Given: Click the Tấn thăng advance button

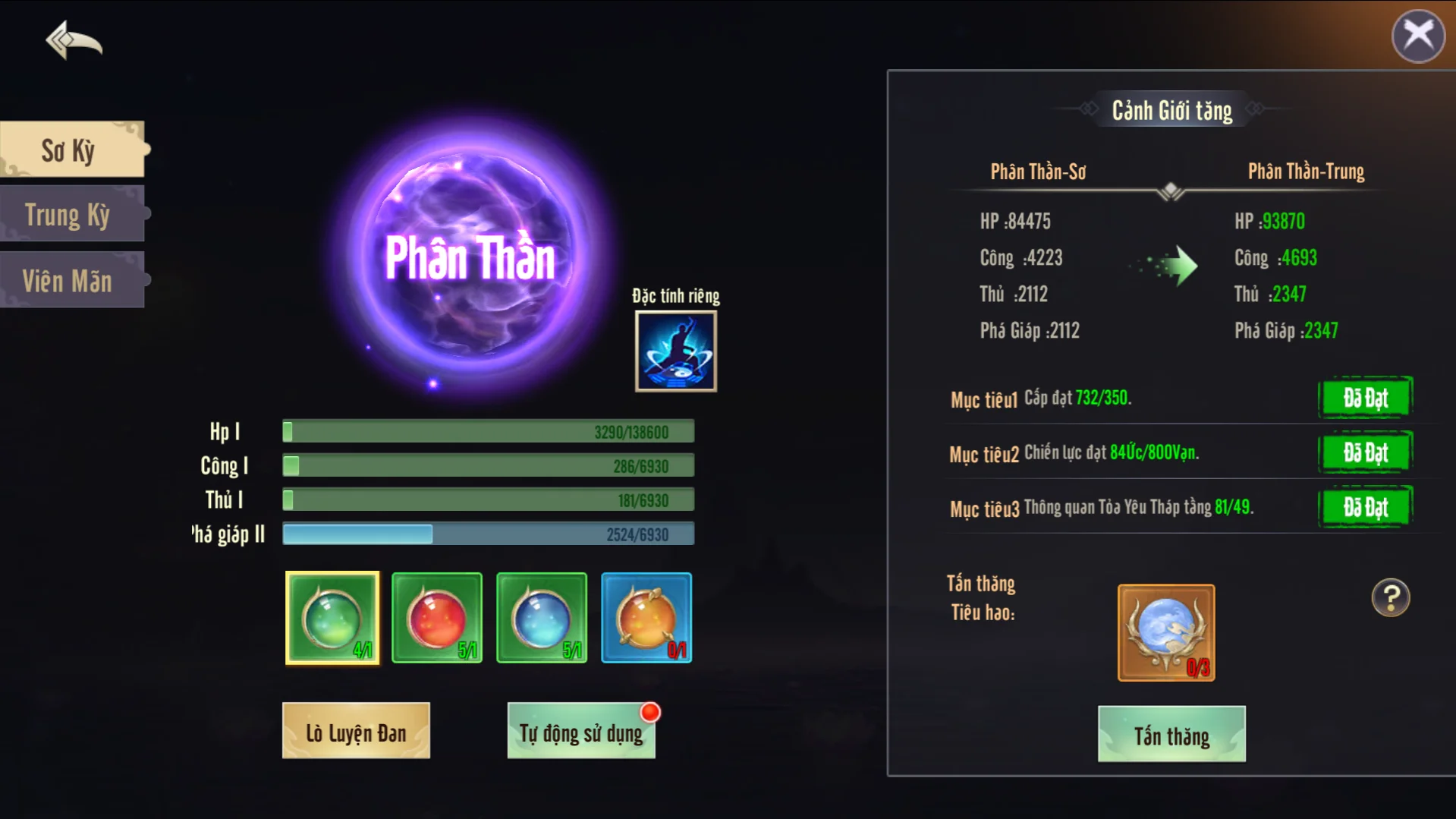Looking at the screenshot, I should click(x=1171, y=735).
